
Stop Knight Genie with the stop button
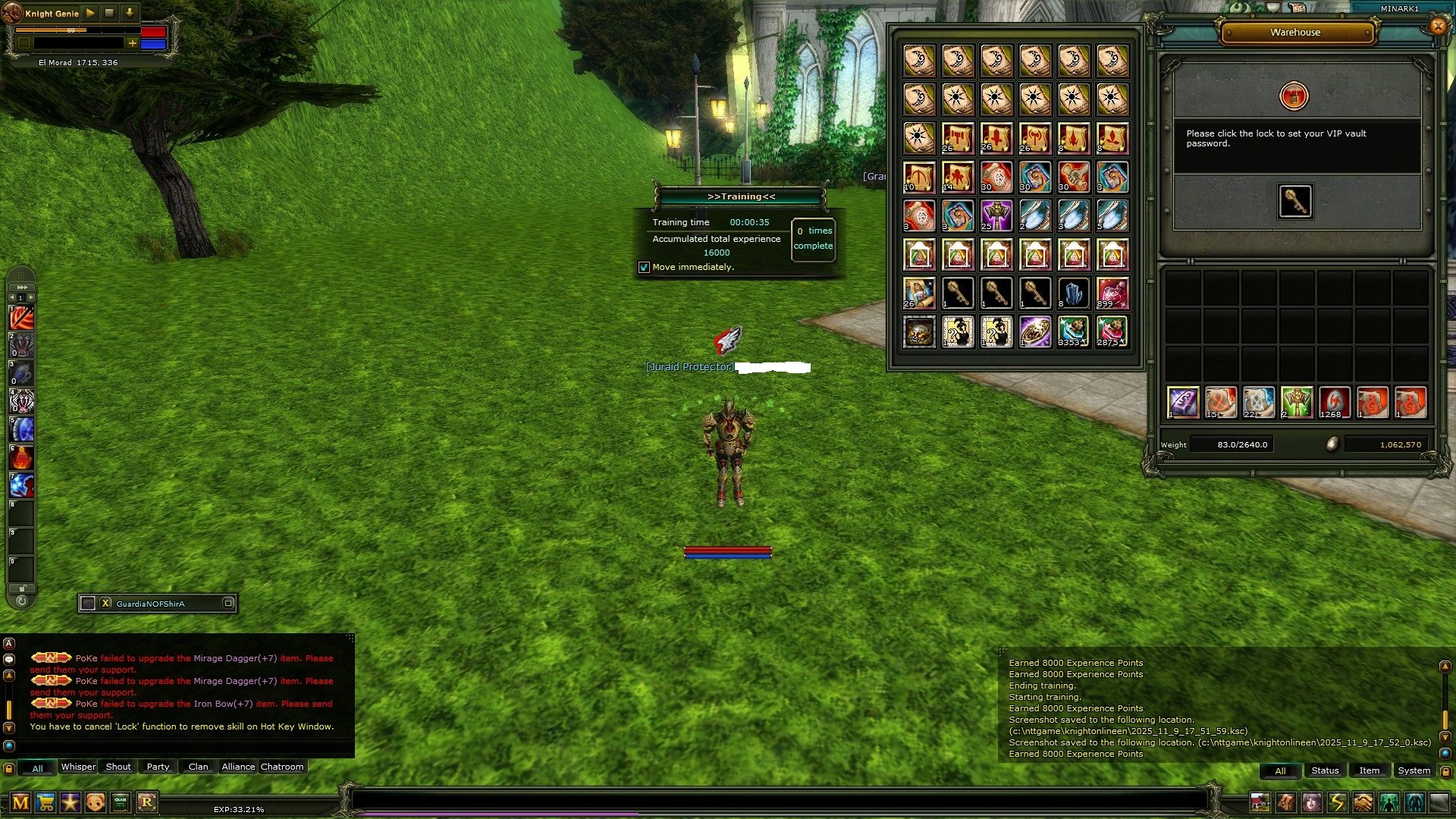pyautogui.click(x=109, y=13)
